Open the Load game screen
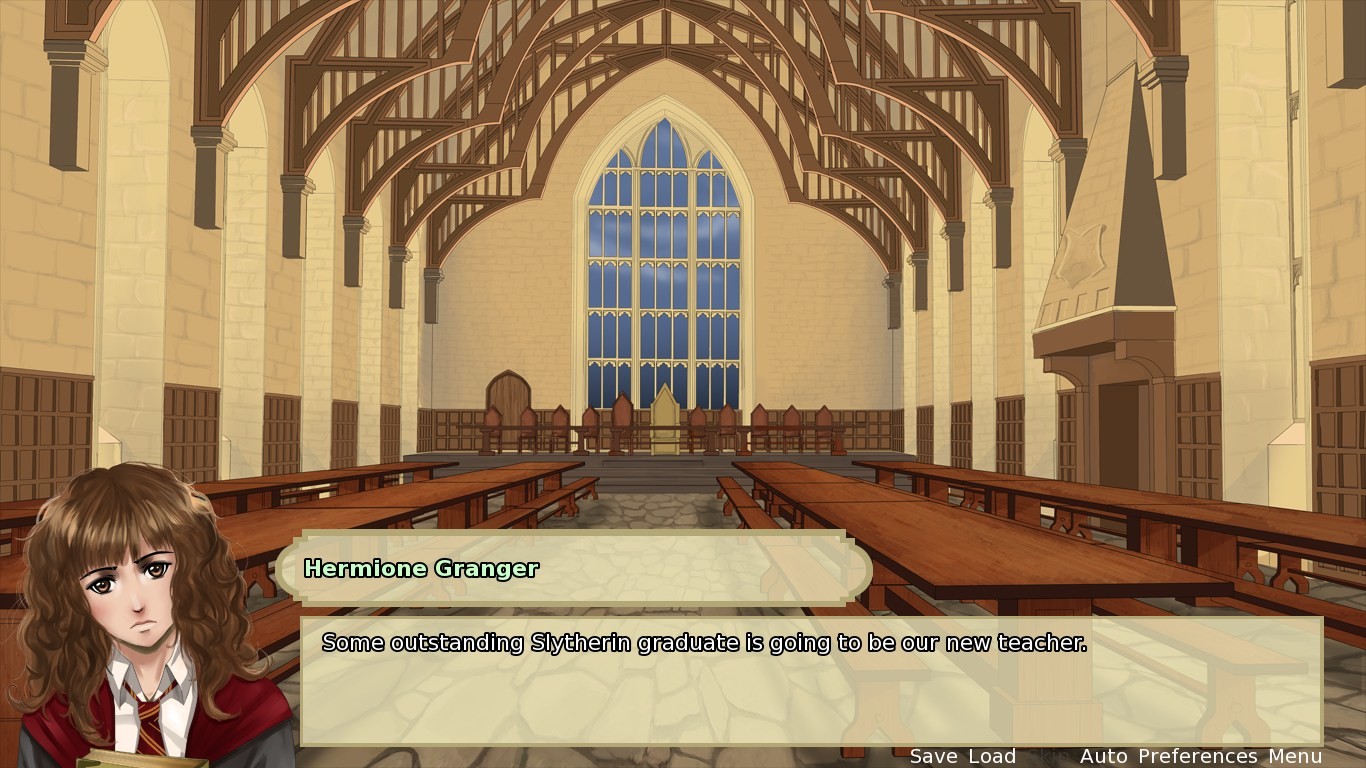1366x768 pixels. [991, 756]
